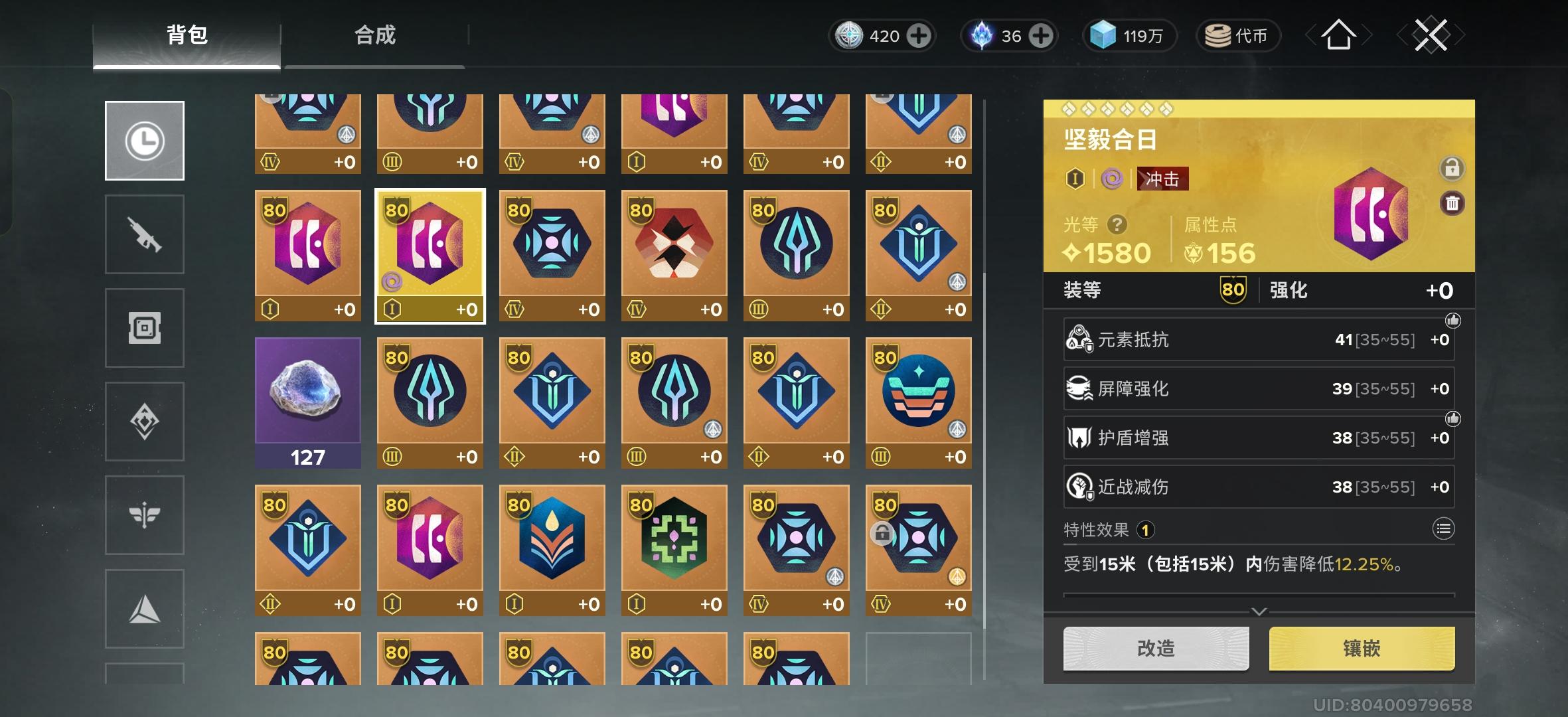This screenshot has height=717, width=1568.
Task: Toggle the lock on 坚毅合日
Action: click(x=1452, y=169)
